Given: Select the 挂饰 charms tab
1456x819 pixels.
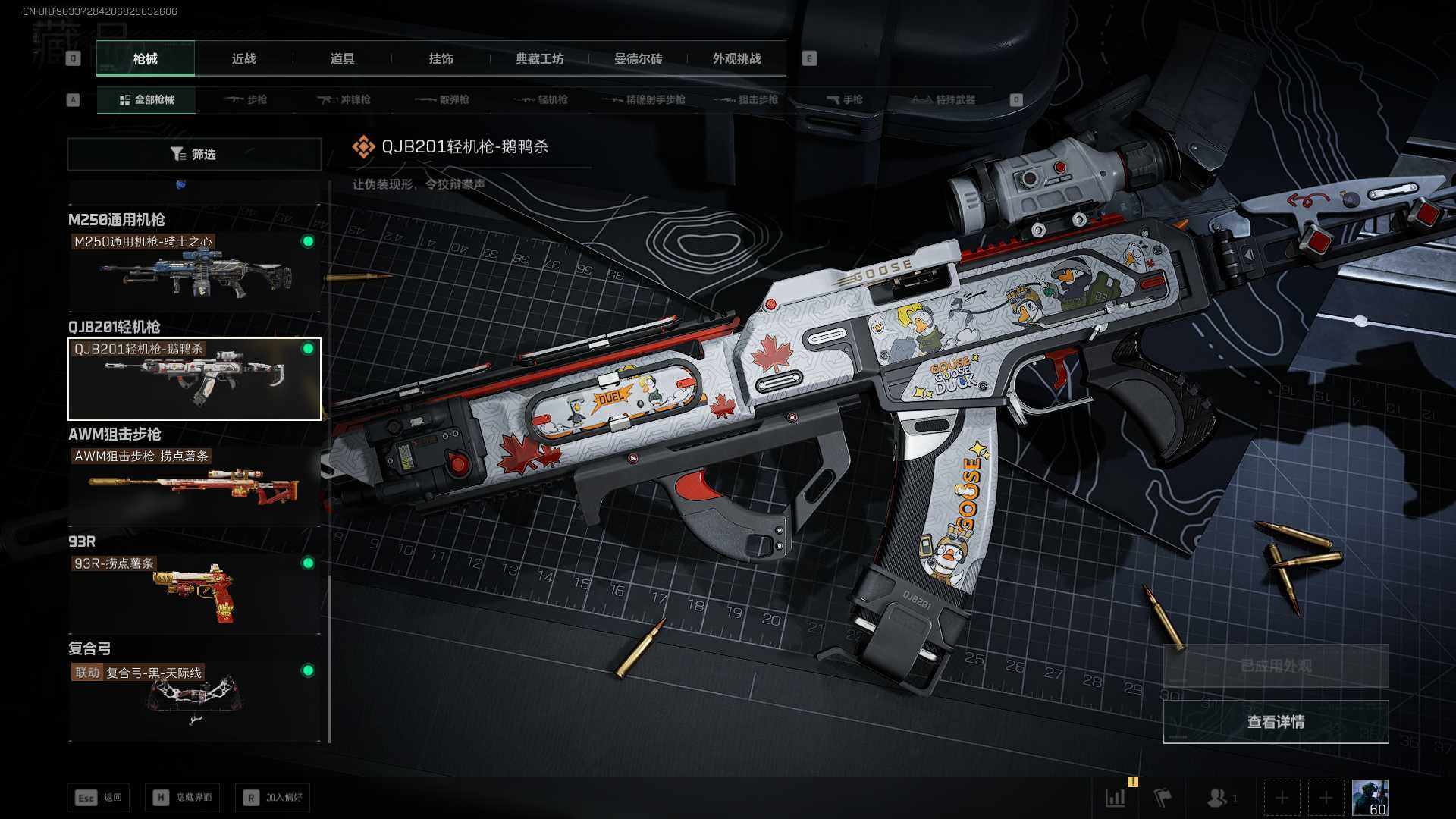Looking at the screenshot, I should (441, 59).
